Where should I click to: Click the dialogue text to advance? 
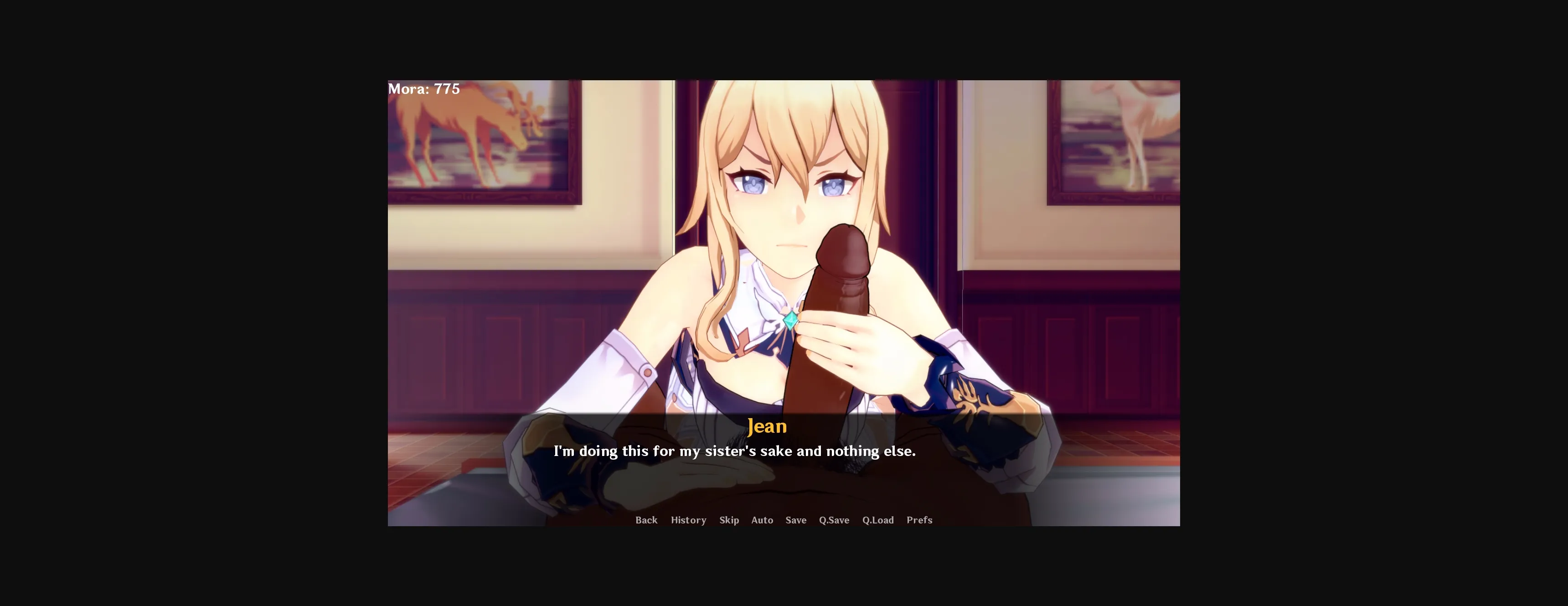tap(735, 451)
